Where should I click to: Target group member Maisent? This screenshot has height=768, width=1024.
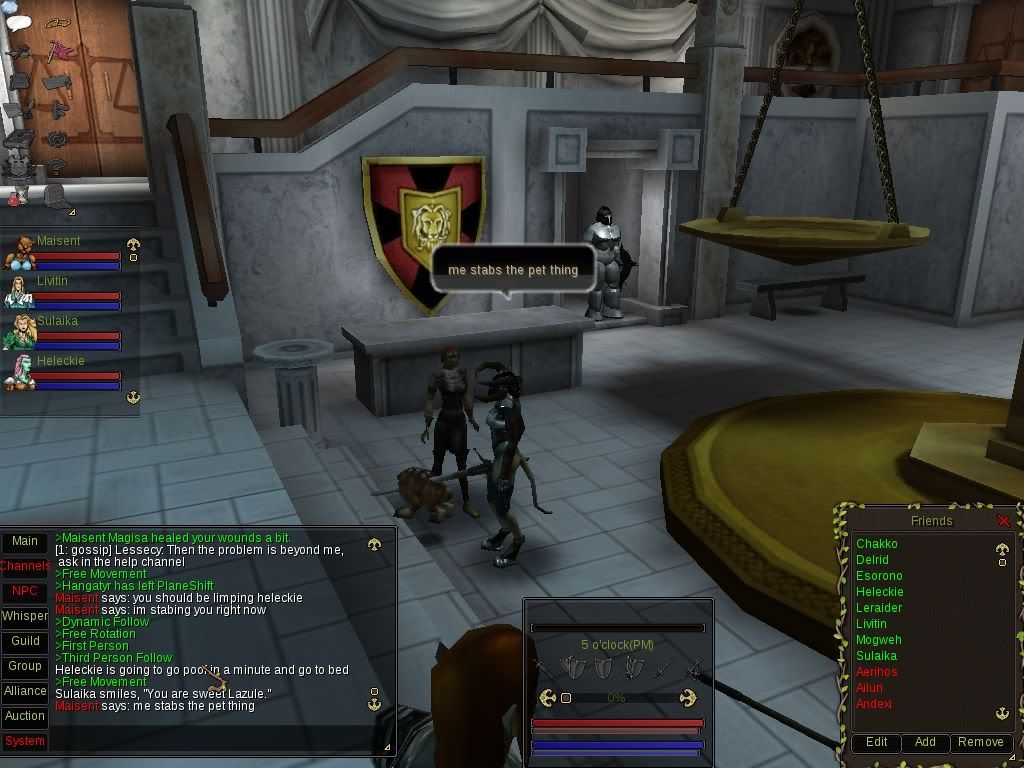(x=58, y=241)
